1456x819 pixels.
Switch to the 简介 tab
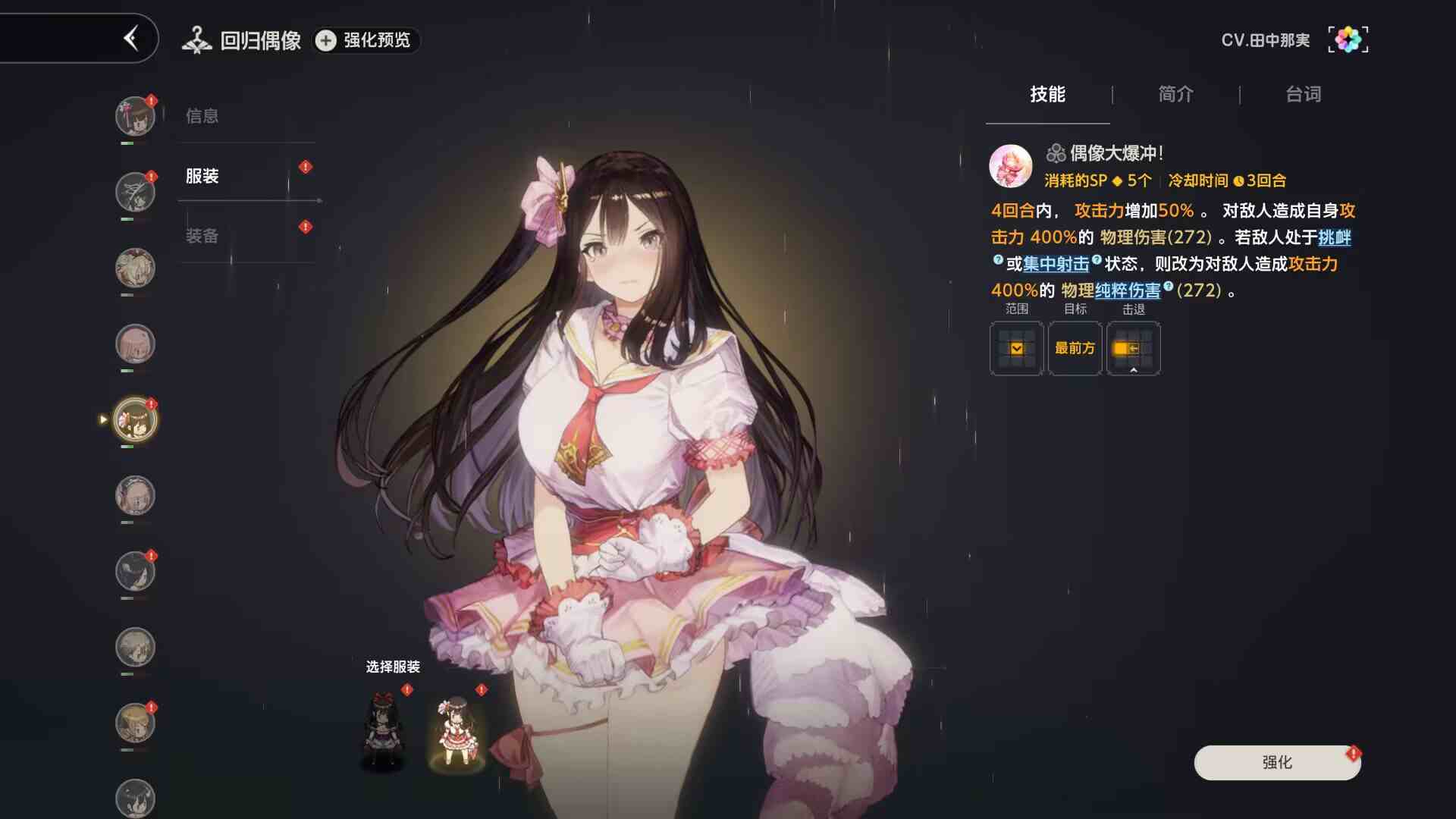click(1175, 94)
